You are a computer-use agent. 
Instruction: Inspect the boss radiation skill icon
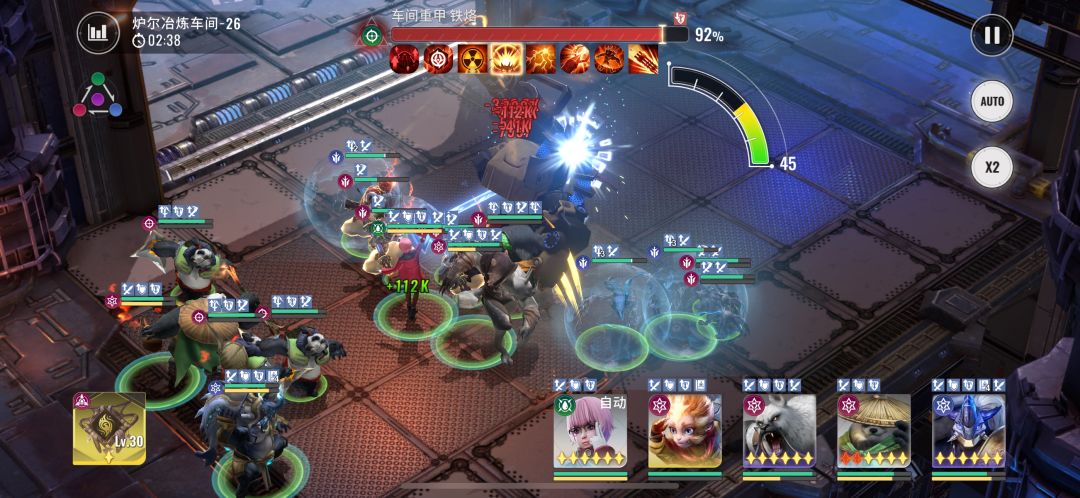[x=473, y=60]
